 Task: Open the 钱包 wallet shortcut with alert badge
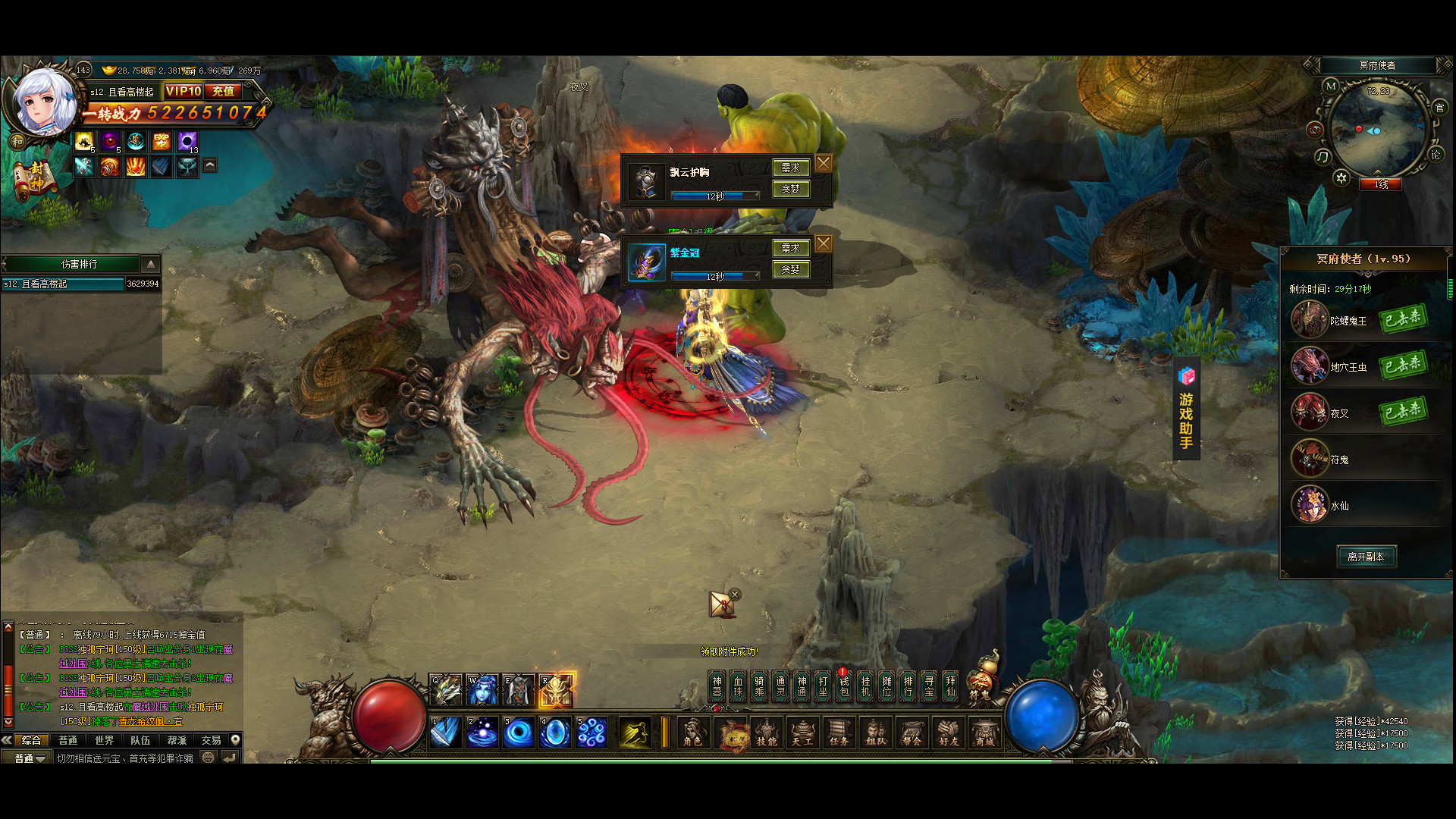coord(844,686)
